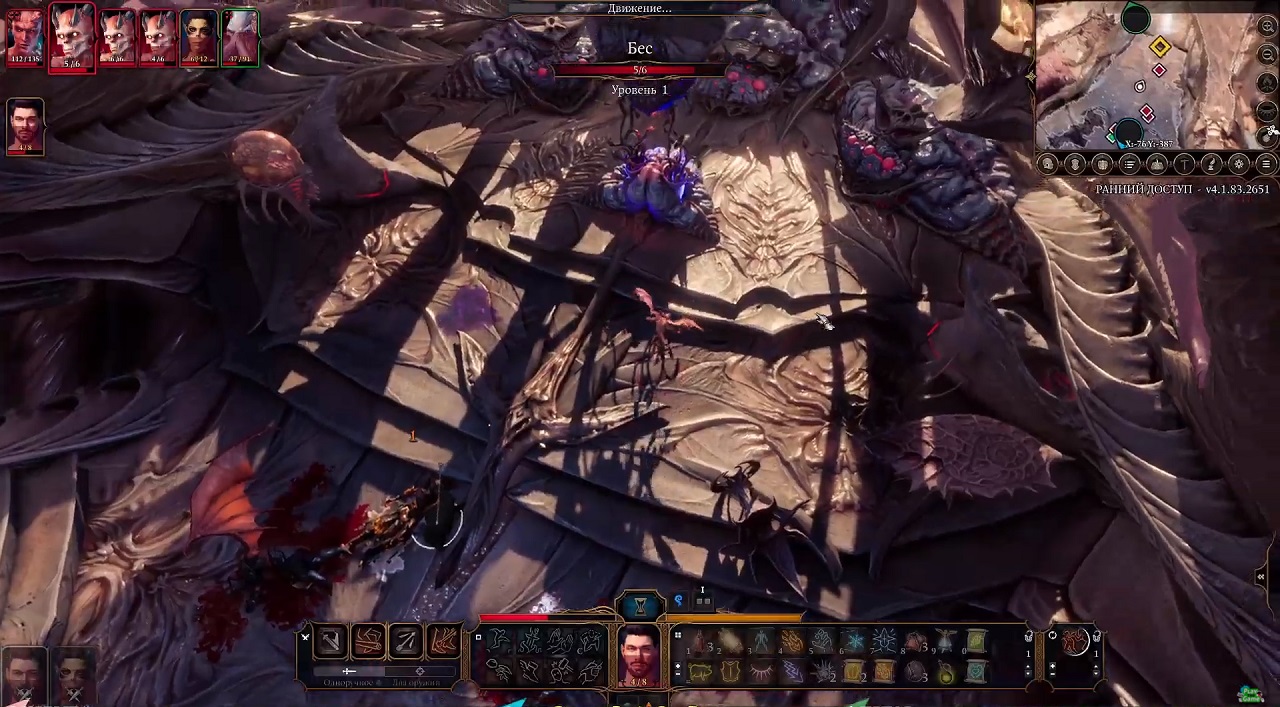Open the journal list icon under the minimap
The image size is (1280, 707).
[x=1130, y=164]
